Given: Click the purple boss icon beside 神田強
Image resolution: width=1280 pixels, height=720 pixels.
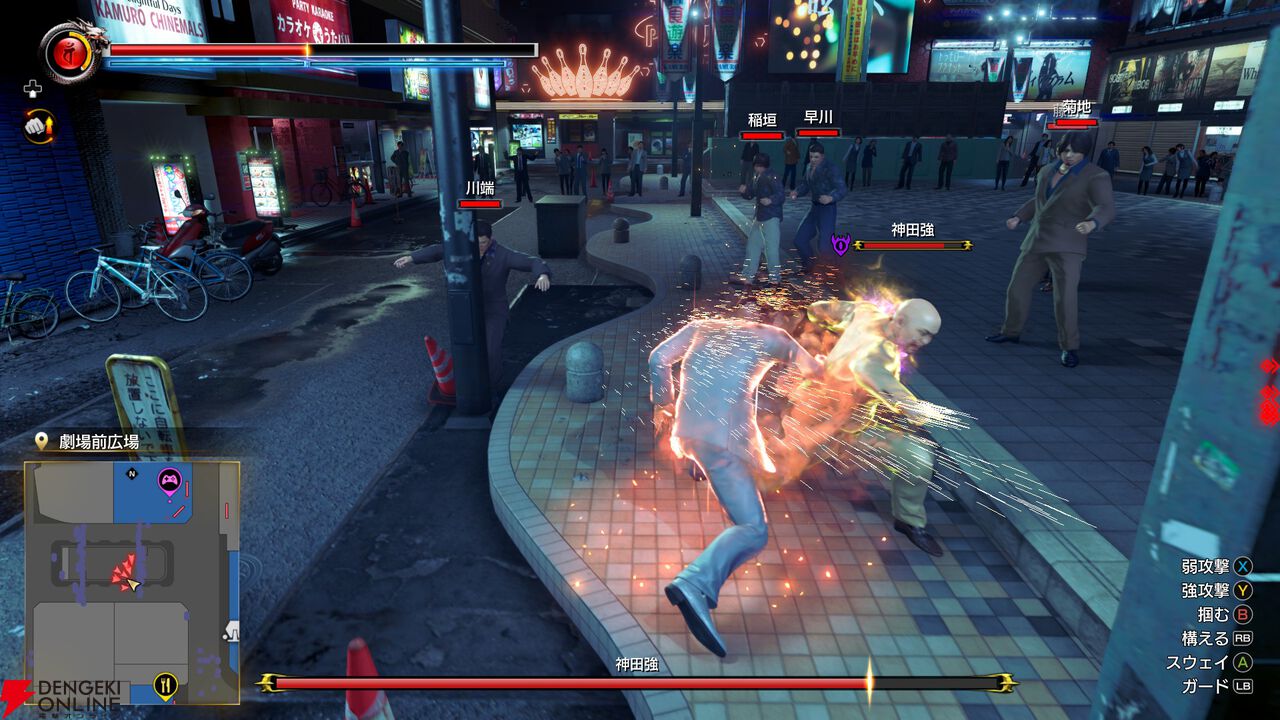Looking at the screenshot, I should pos(840,245).
